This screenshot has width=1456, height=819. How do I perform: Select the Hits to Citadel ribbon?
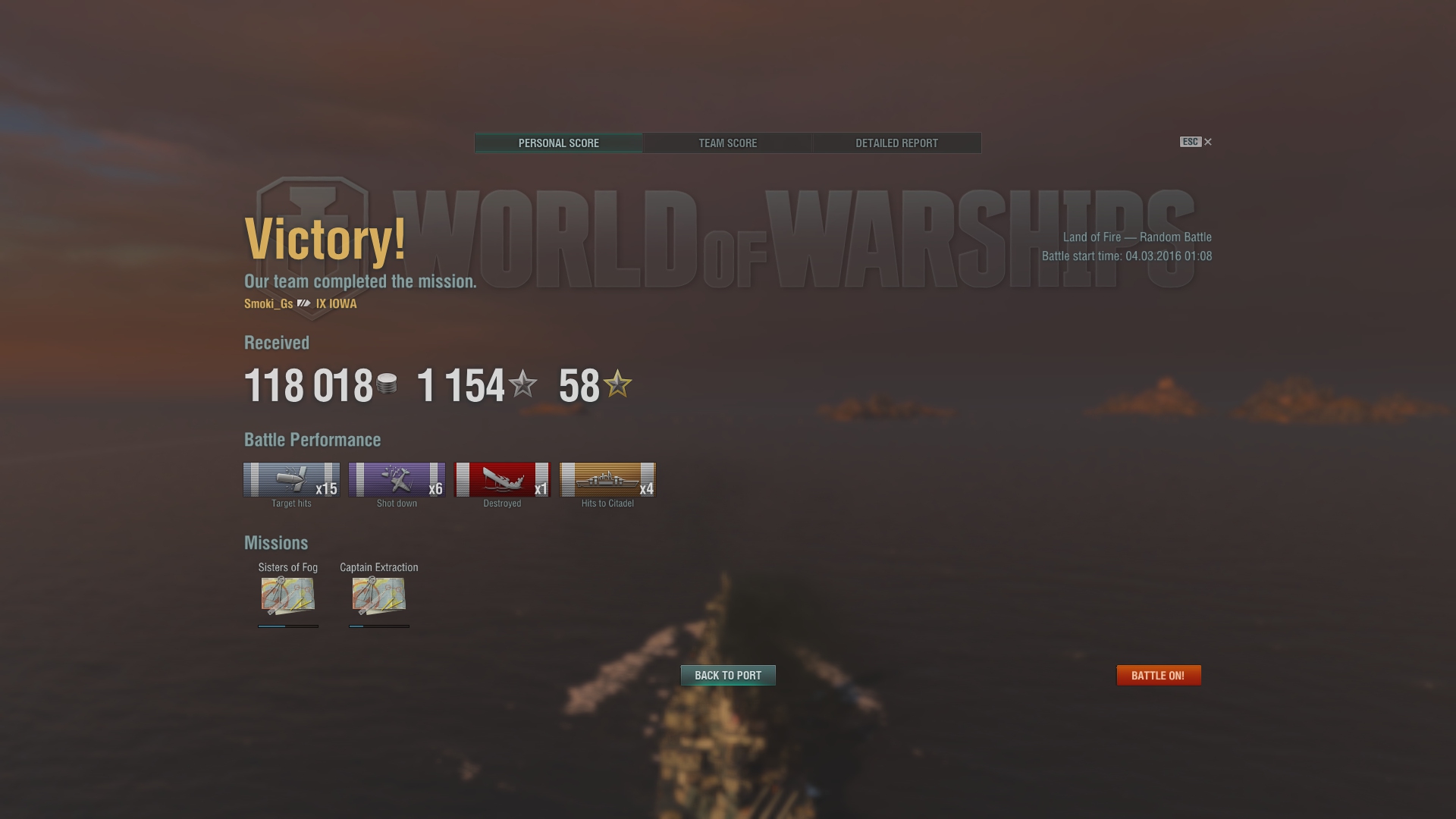(x=607, y=480)
